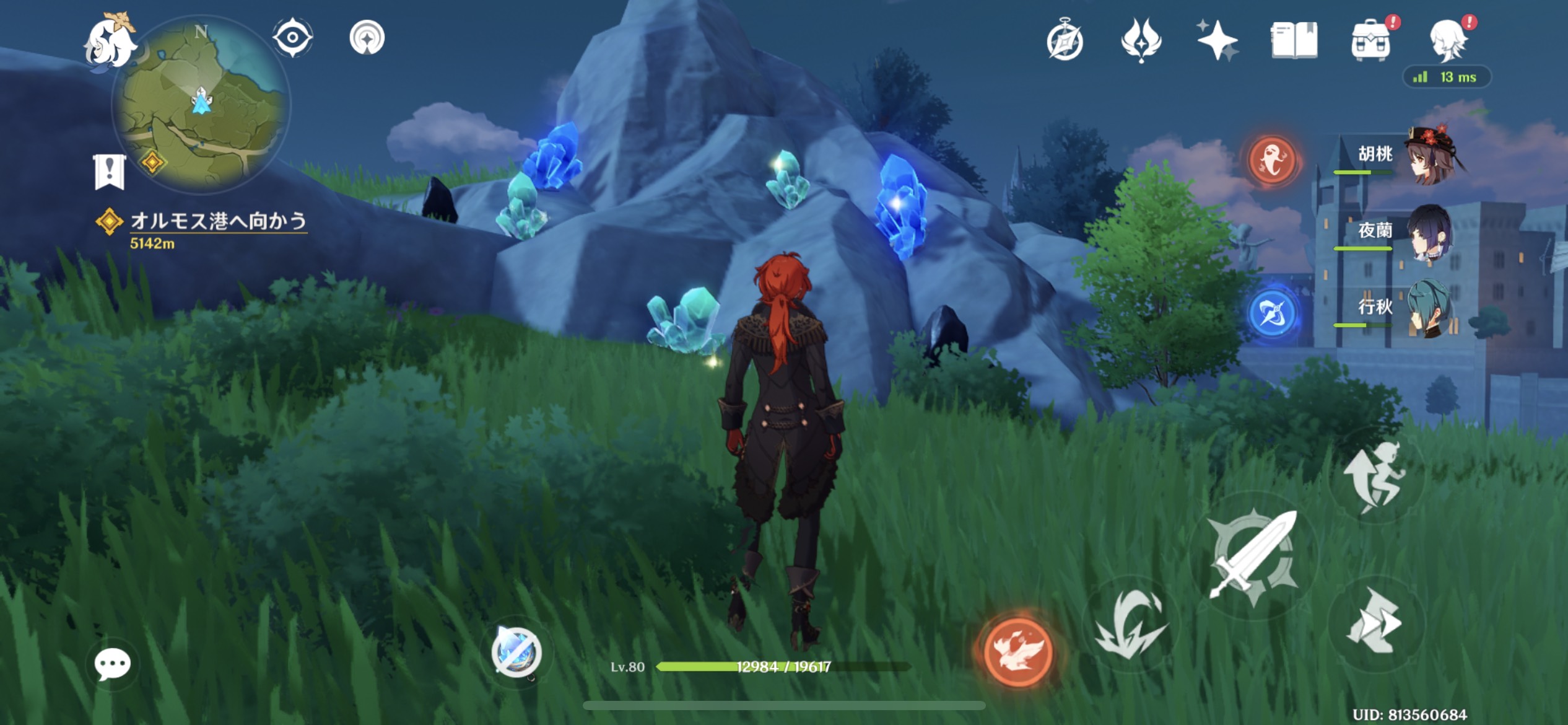Toggle Elemental Sight eye icon
Image resolution: width=1568 pixels, height=725 pixels.
pyautogui.click(x=292, y=38)
